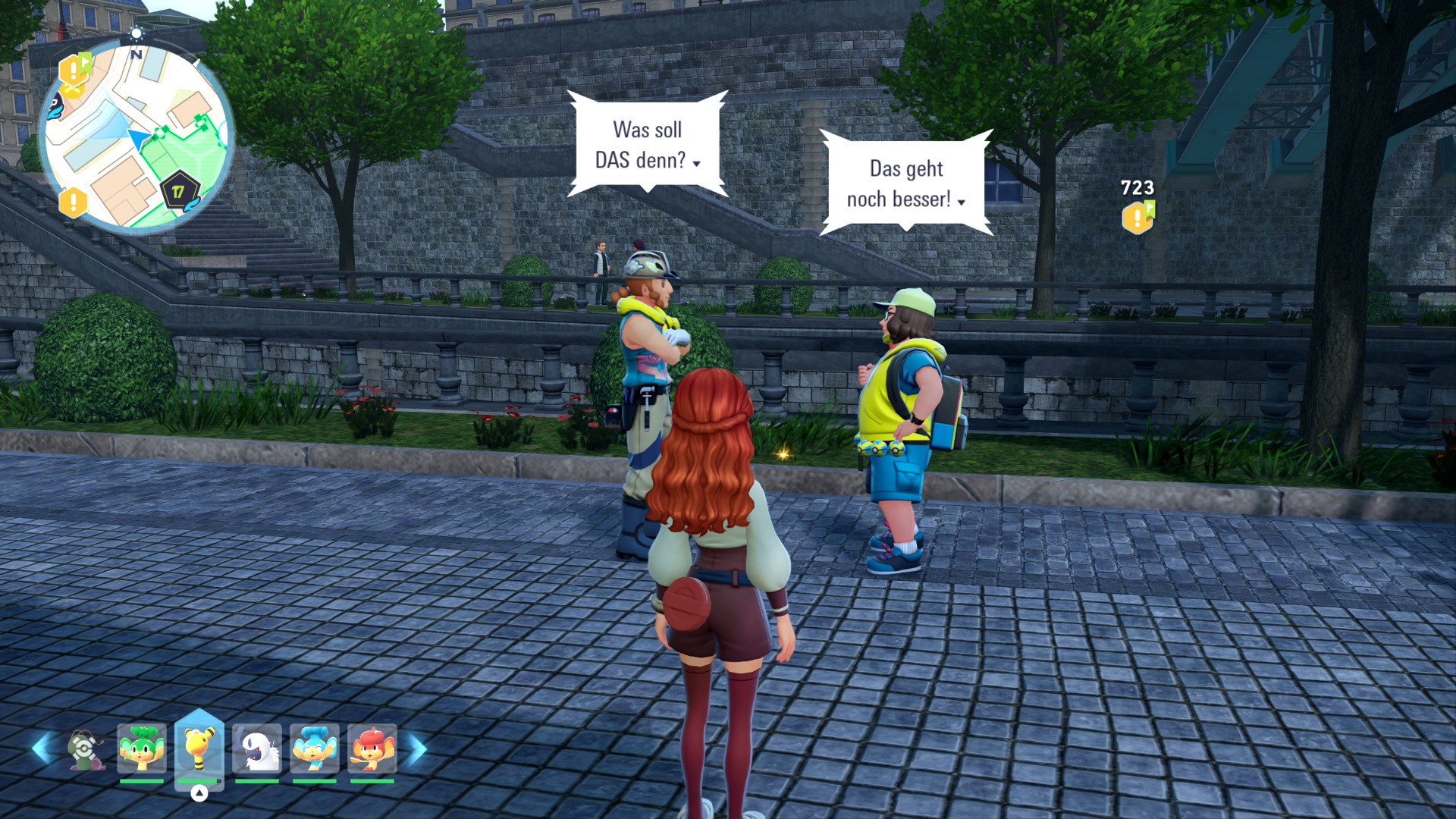
Task: Click the lower yellow exclamation marker on minimap
Action: point(74,202)
